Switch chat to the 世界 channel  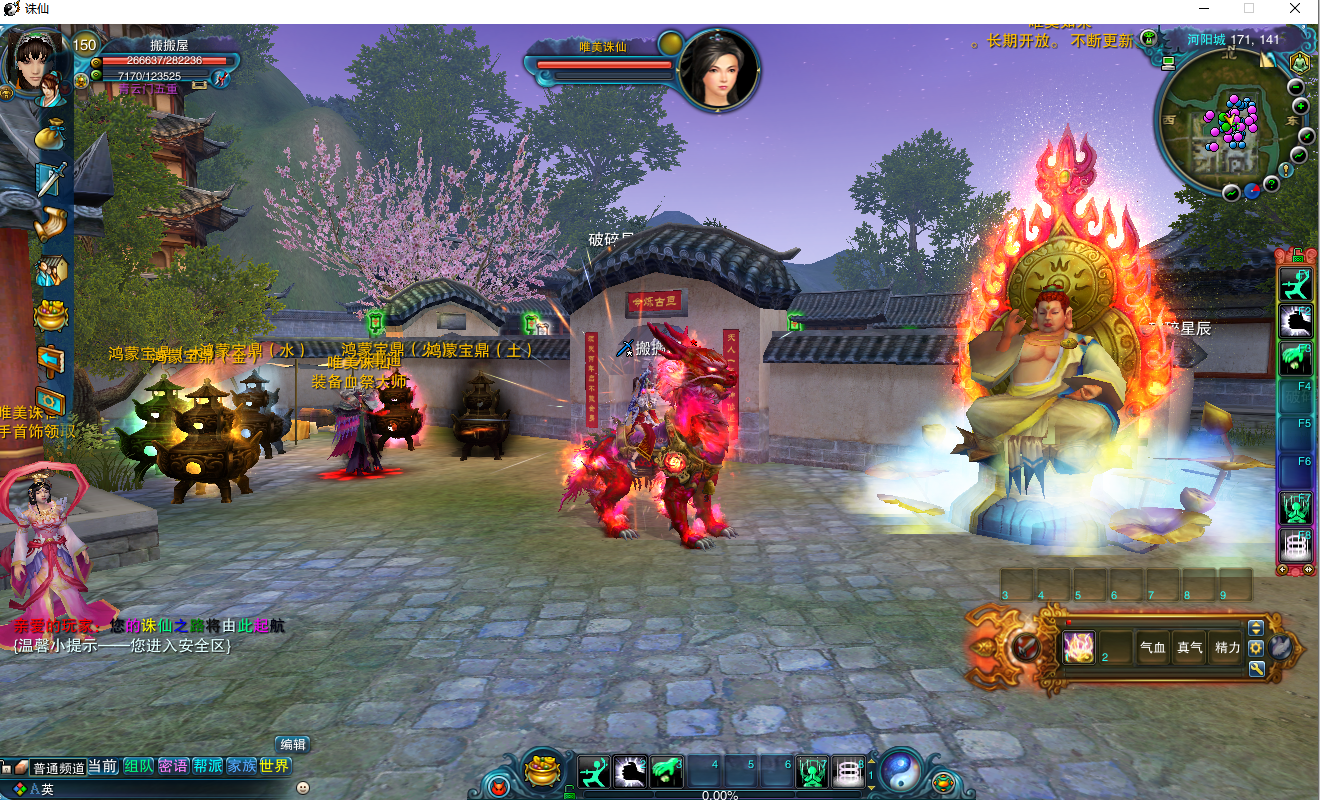click(x=274, y=767)
